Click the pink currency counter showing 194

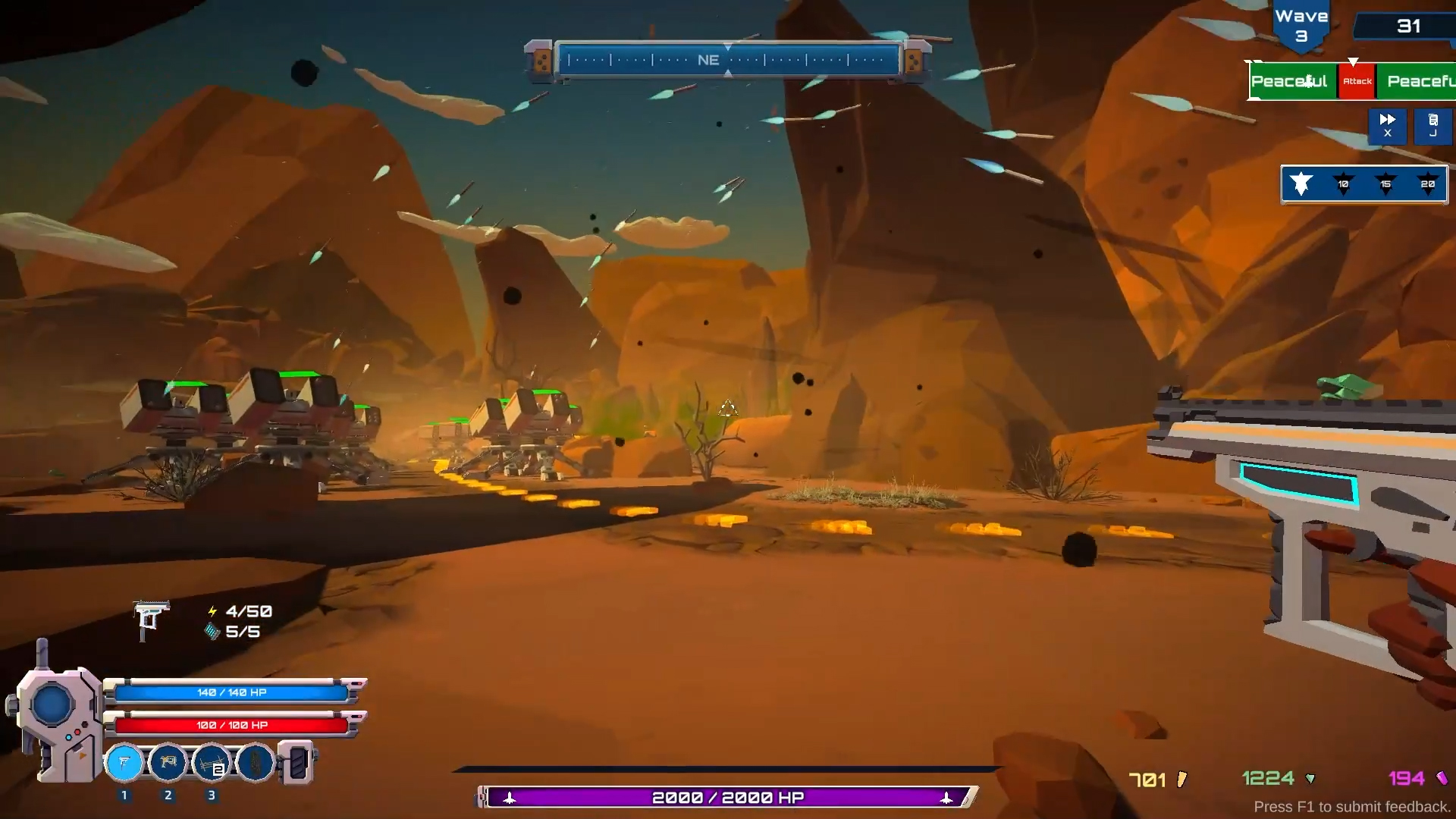1407,778
